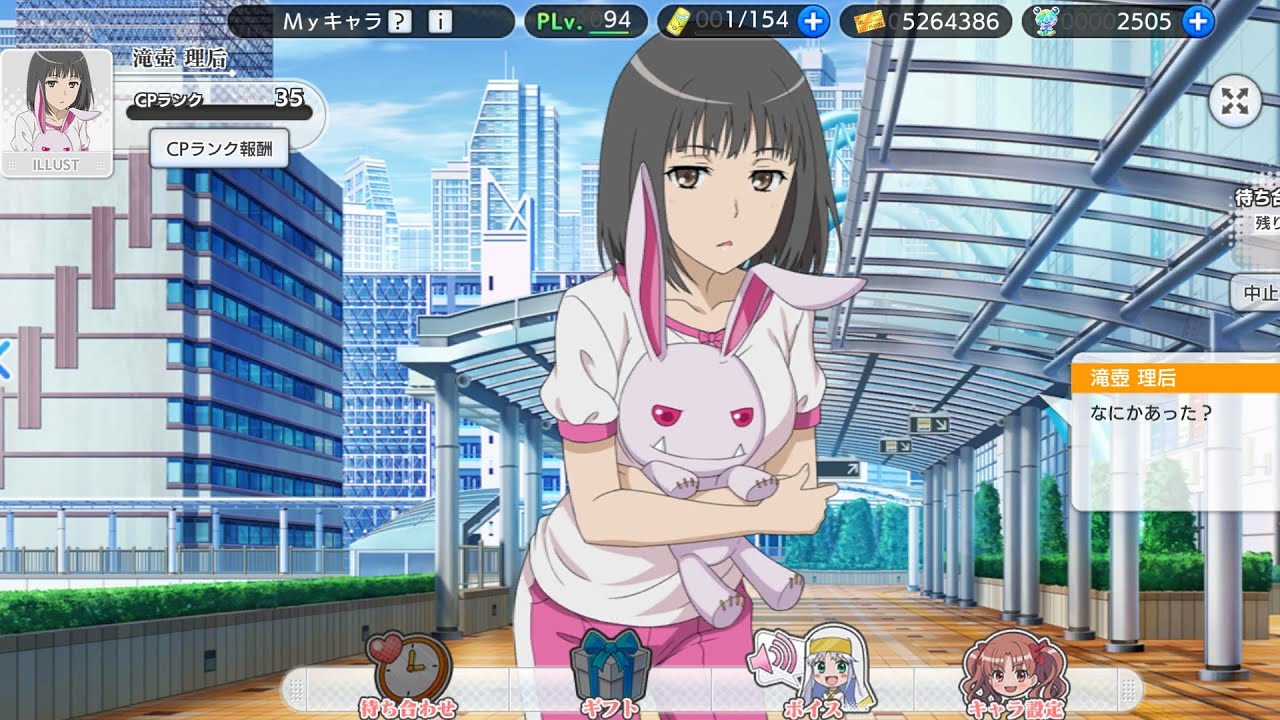The width and height of the screenshot is (1280, 720).
Task: Toggle fullscreen with the expand arrows button
Action: coord(1236,102)
